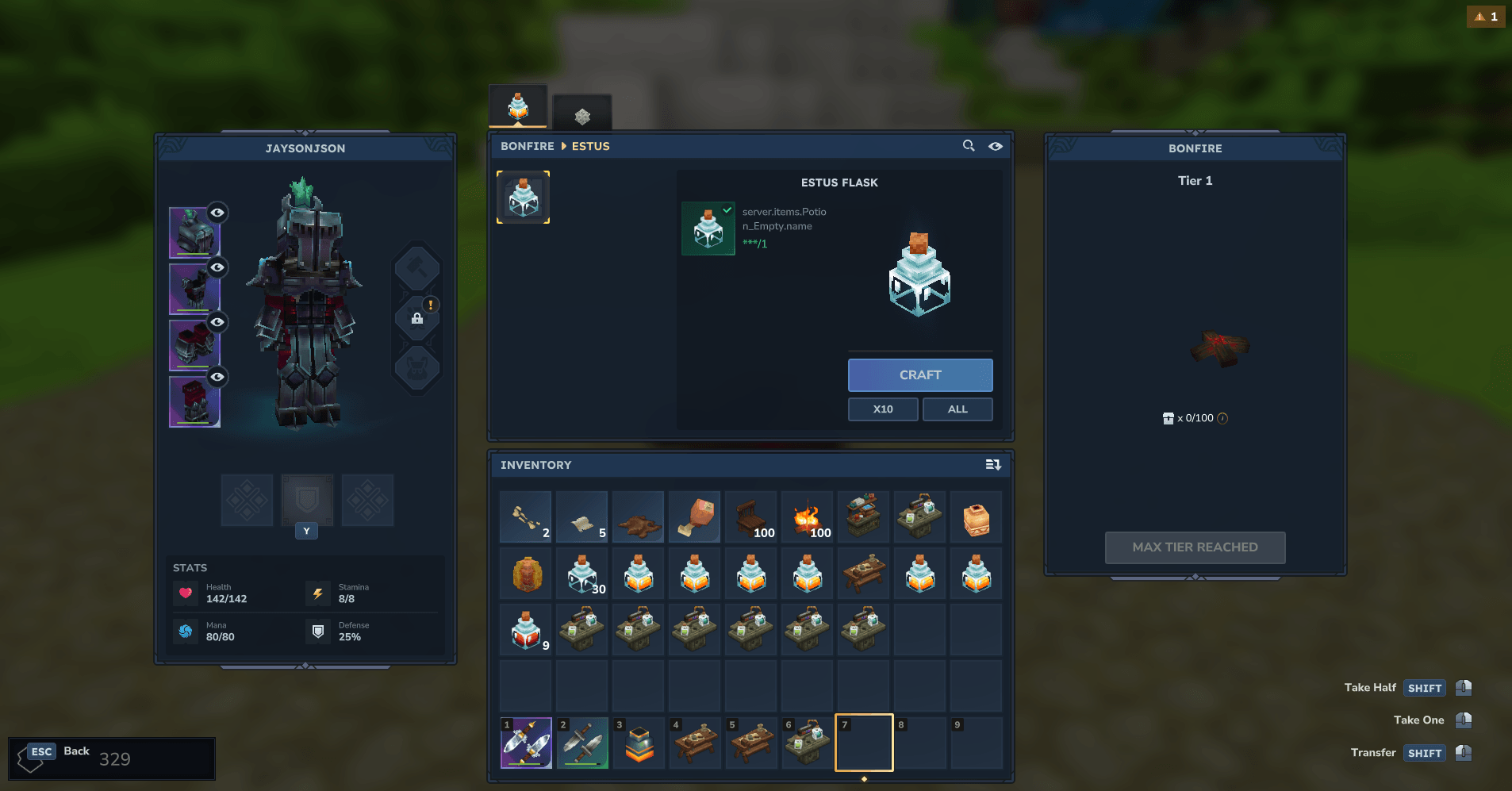
Task: Craft the Estus Flask
Action: [x=919, y=374]
